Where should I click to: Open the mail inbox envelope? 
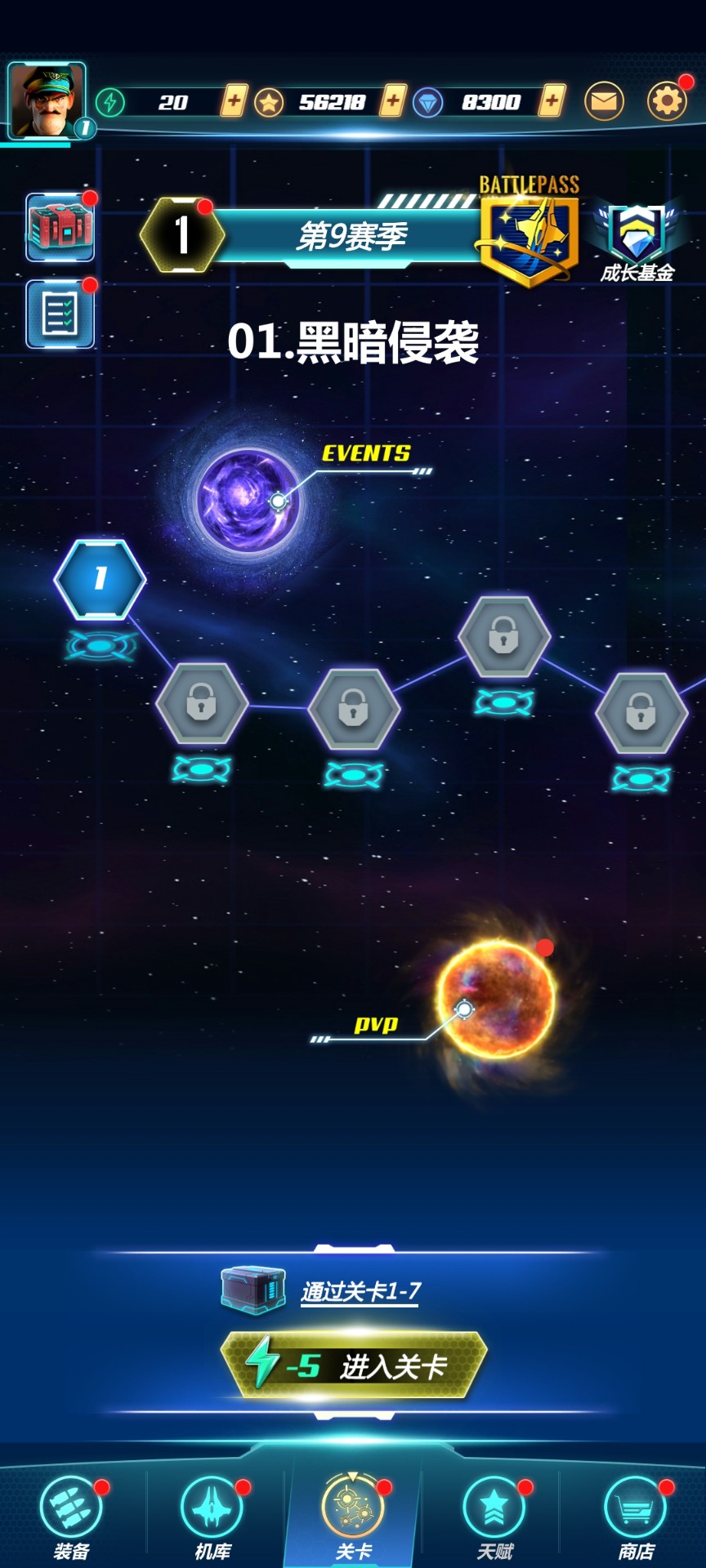click(604, 101)
